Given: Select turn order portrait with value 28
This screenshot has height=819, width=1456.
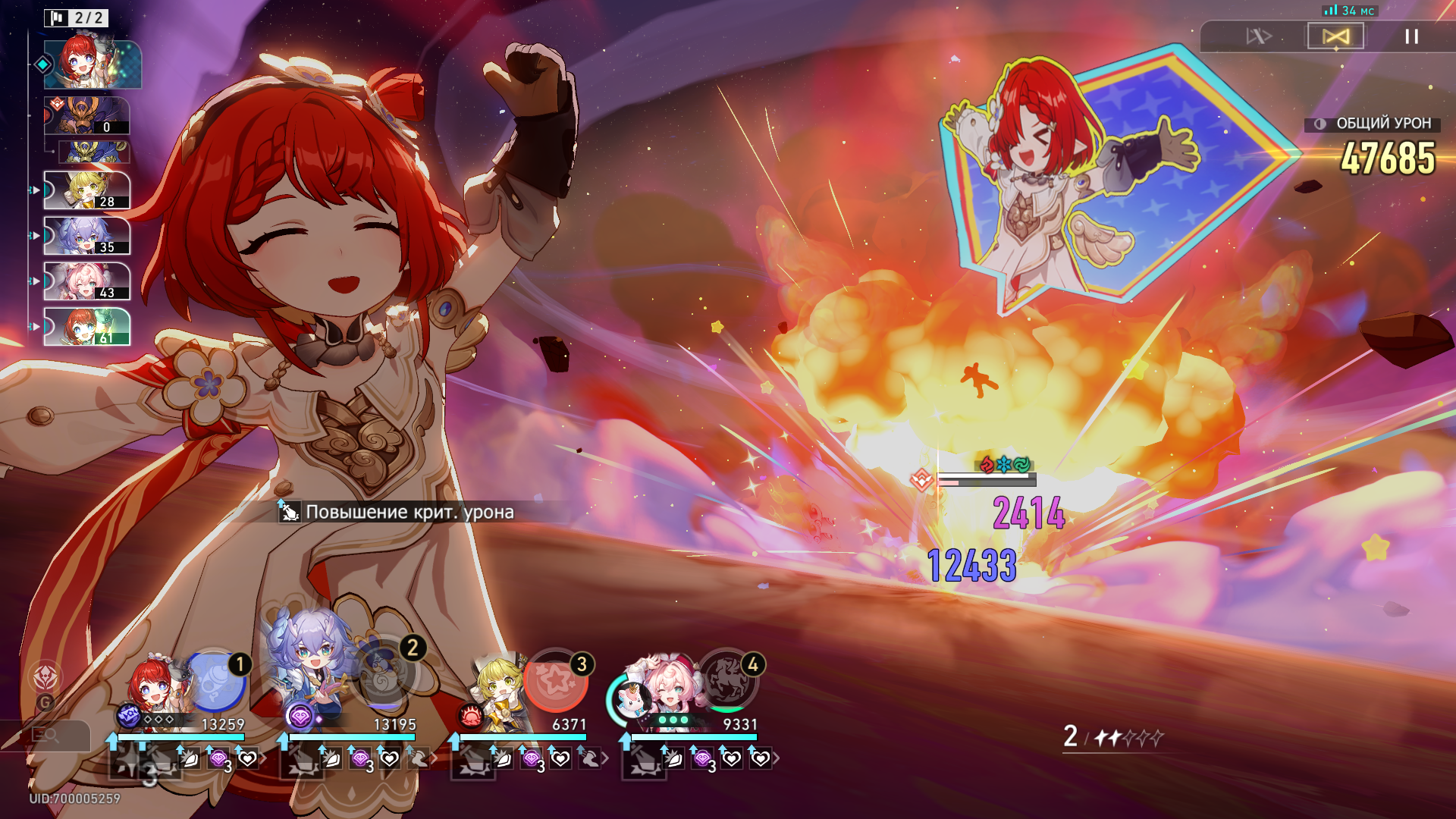Looking at the screenshot, I should tap(86, 190).
